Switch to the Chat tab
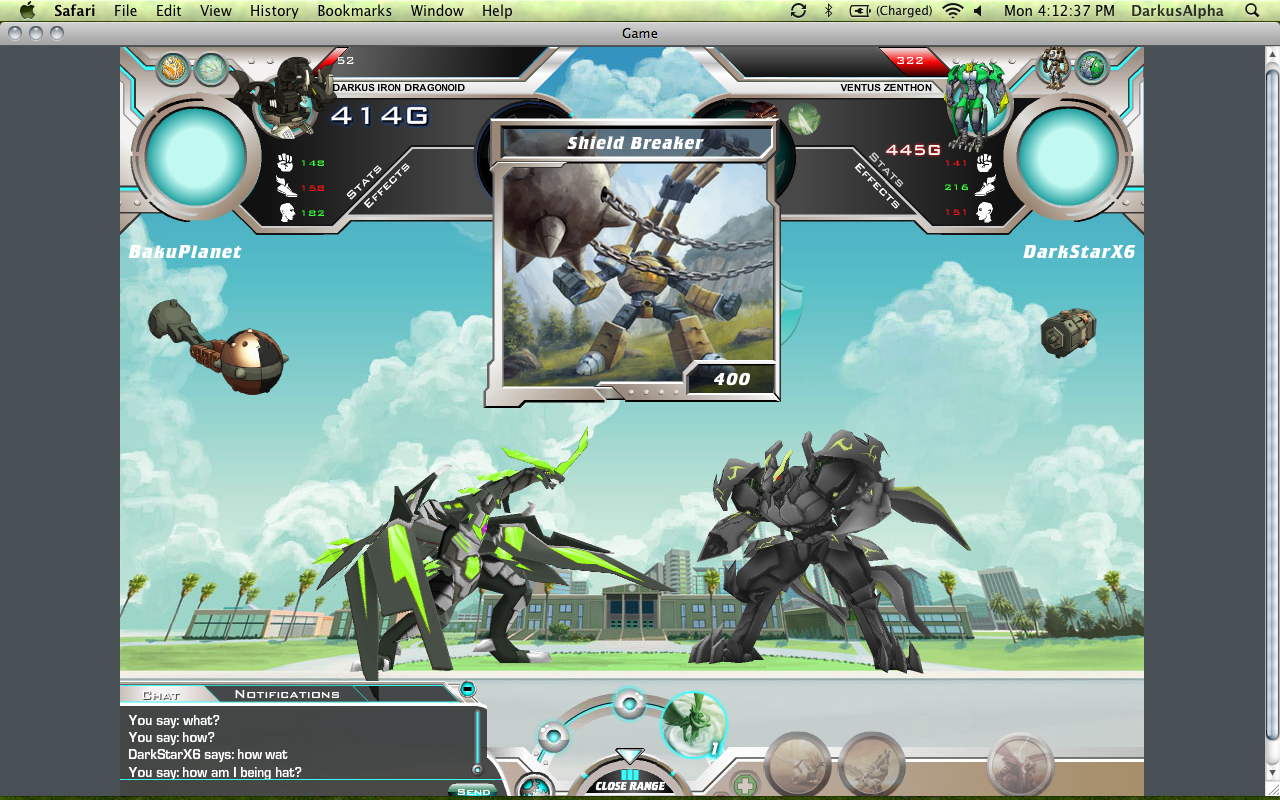Screen dimensions: 1280x800 [160, 694]
